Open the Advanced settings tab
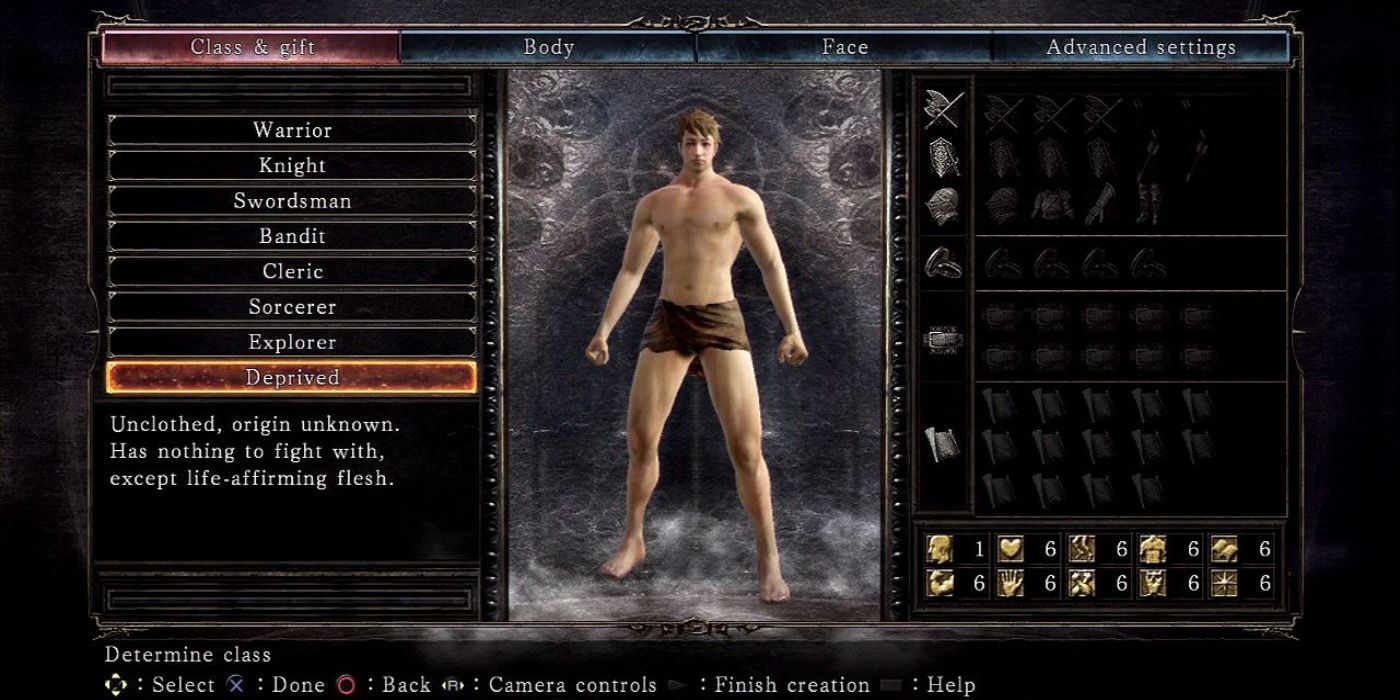This screenshot has height=700, width=1400. coord(1140,47)
